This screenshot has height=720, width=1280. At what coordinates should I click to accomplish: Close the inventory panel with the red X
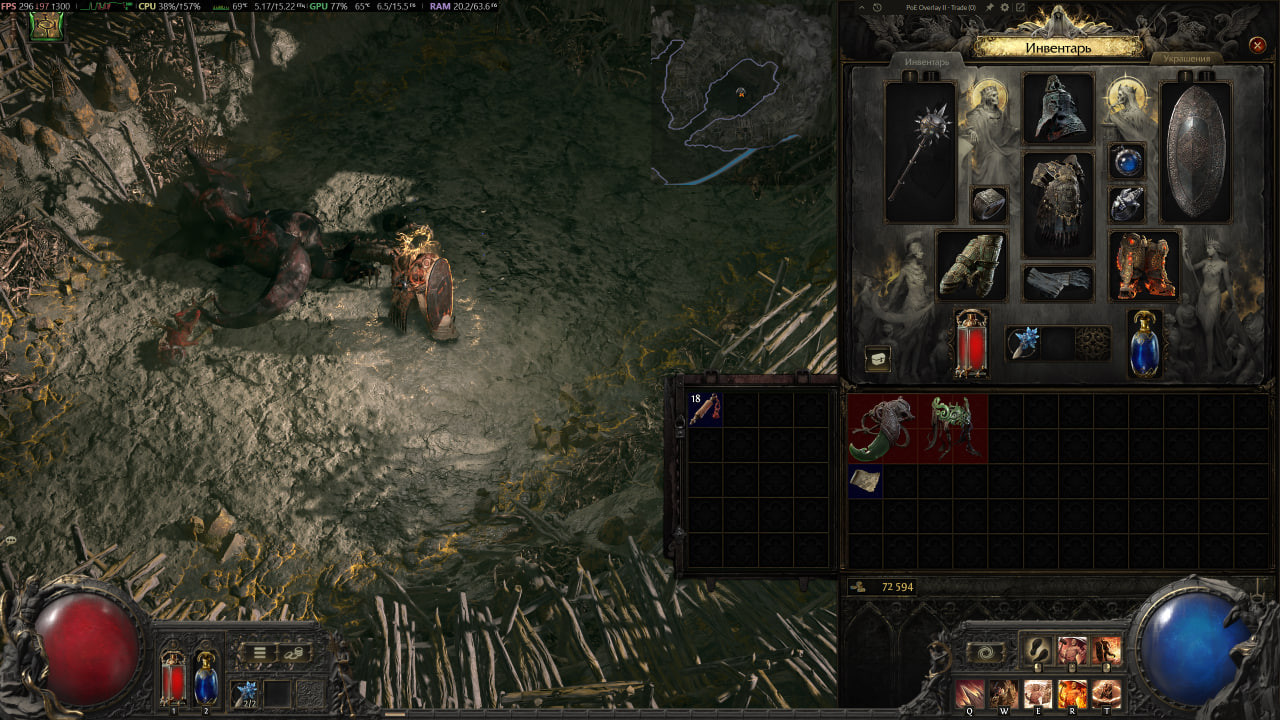point(1257,45)
